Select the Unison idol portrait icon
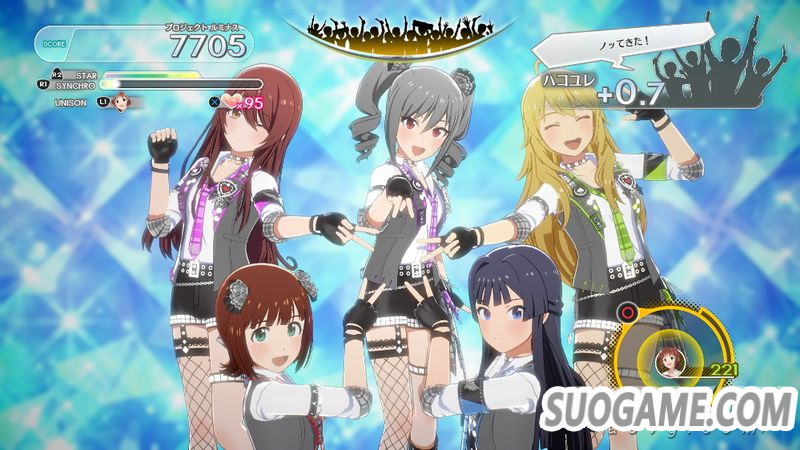Screen dimensions: 800x450 (123, 101)
